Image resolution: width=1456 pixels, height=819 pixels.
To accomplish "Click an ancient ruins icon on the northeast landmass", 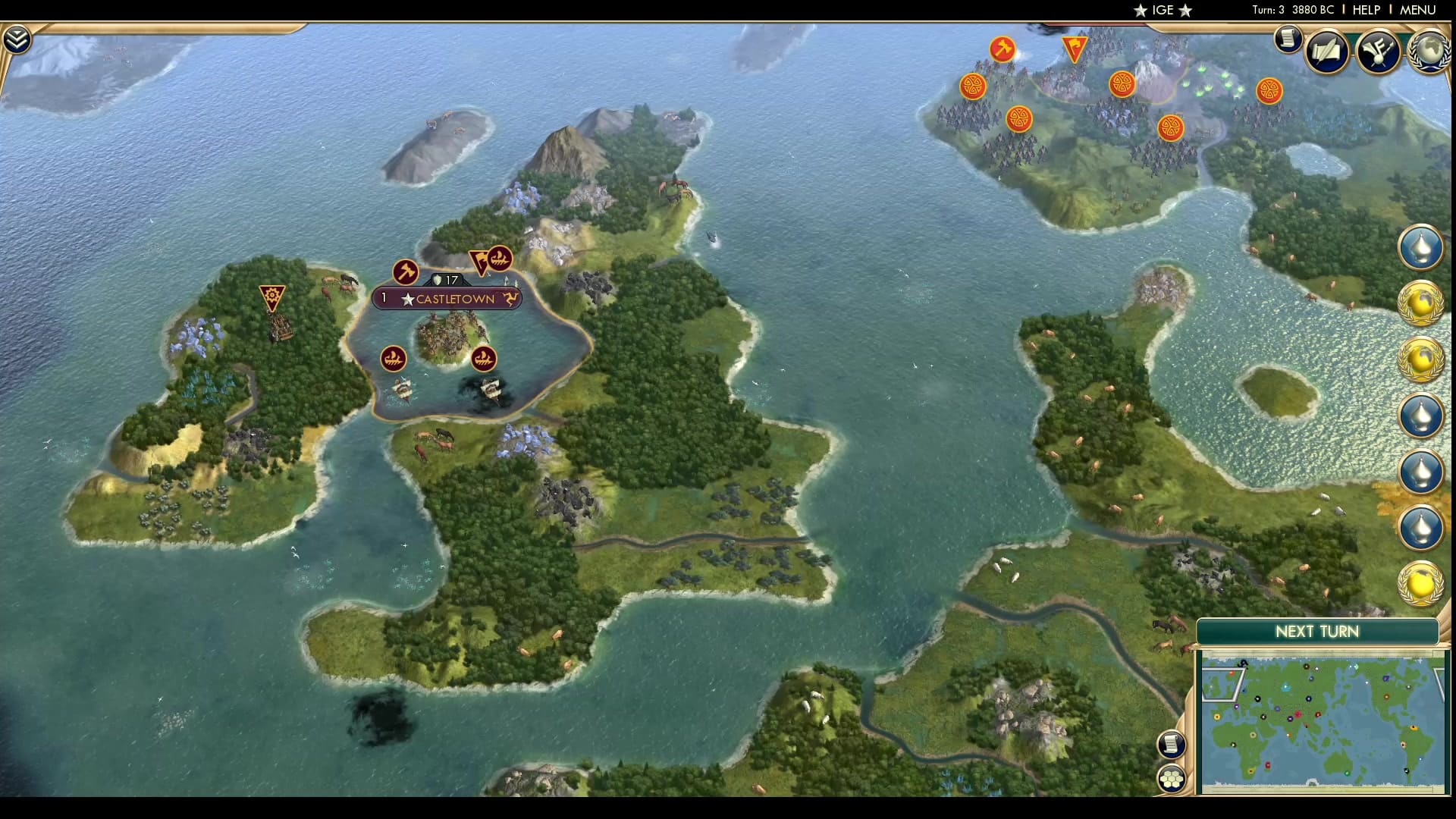I will [973, 86].
